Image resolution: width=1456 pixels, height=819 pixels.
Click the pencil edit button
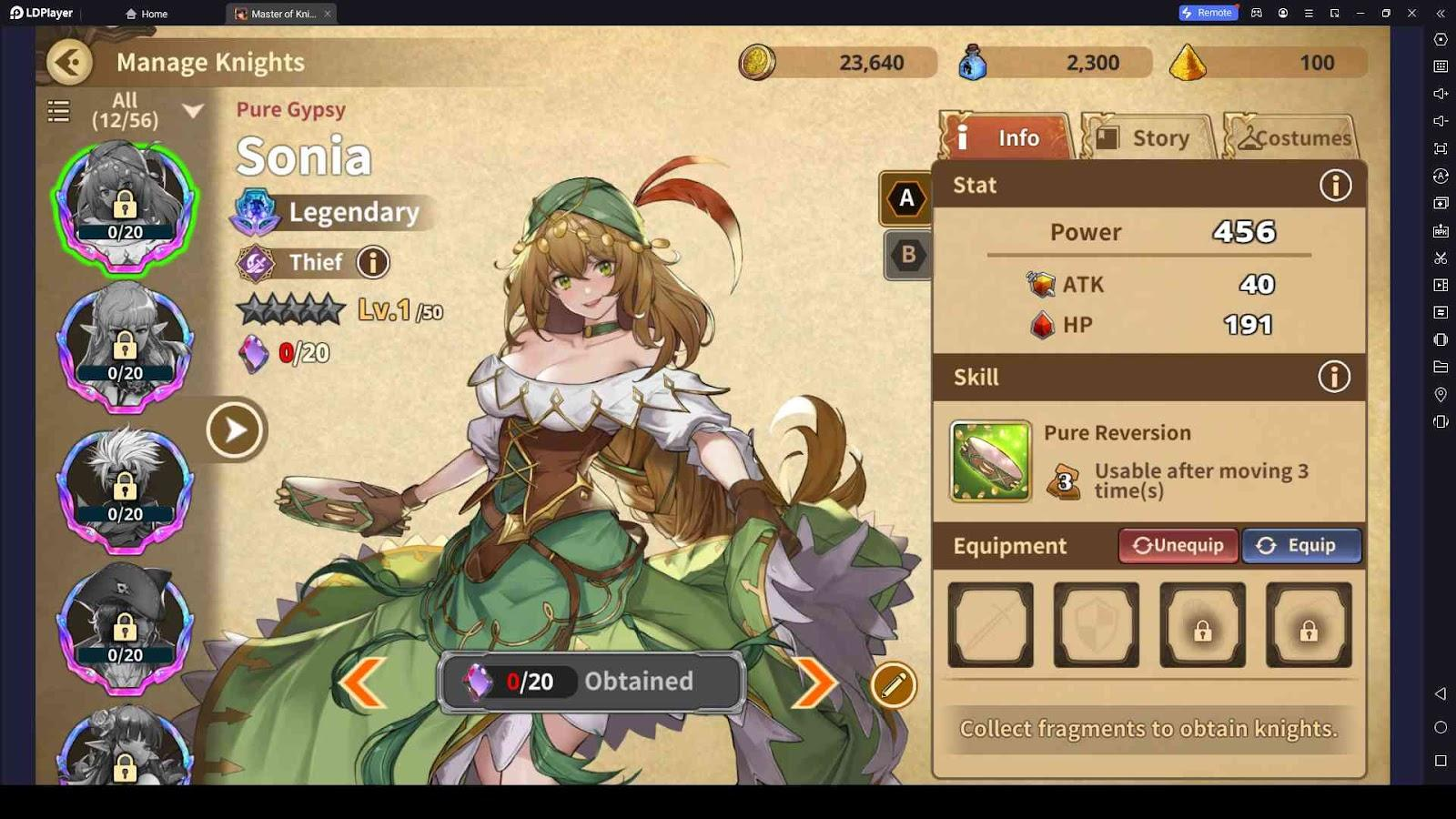point(893,686)
